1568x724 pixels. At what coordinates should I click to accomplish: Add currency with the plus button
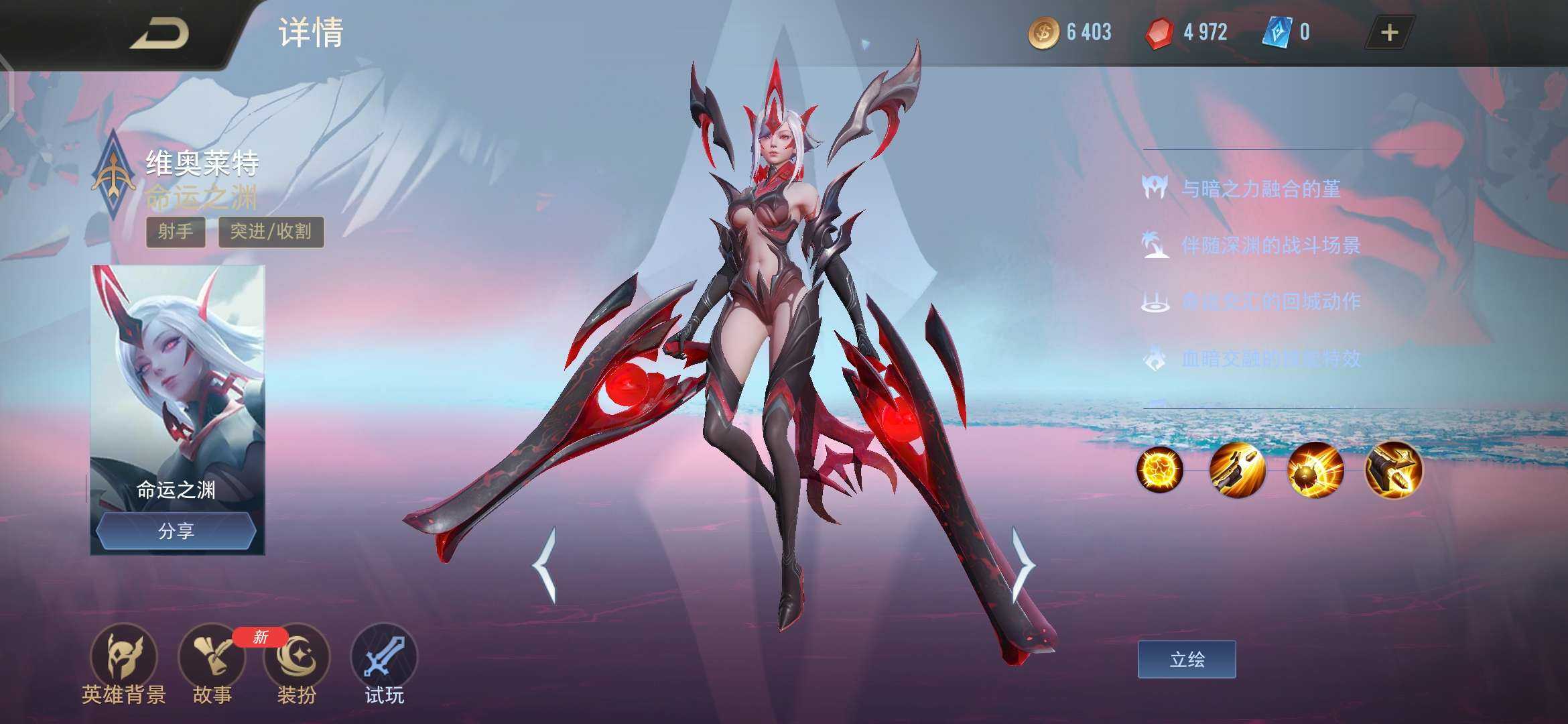(1389, 33)
